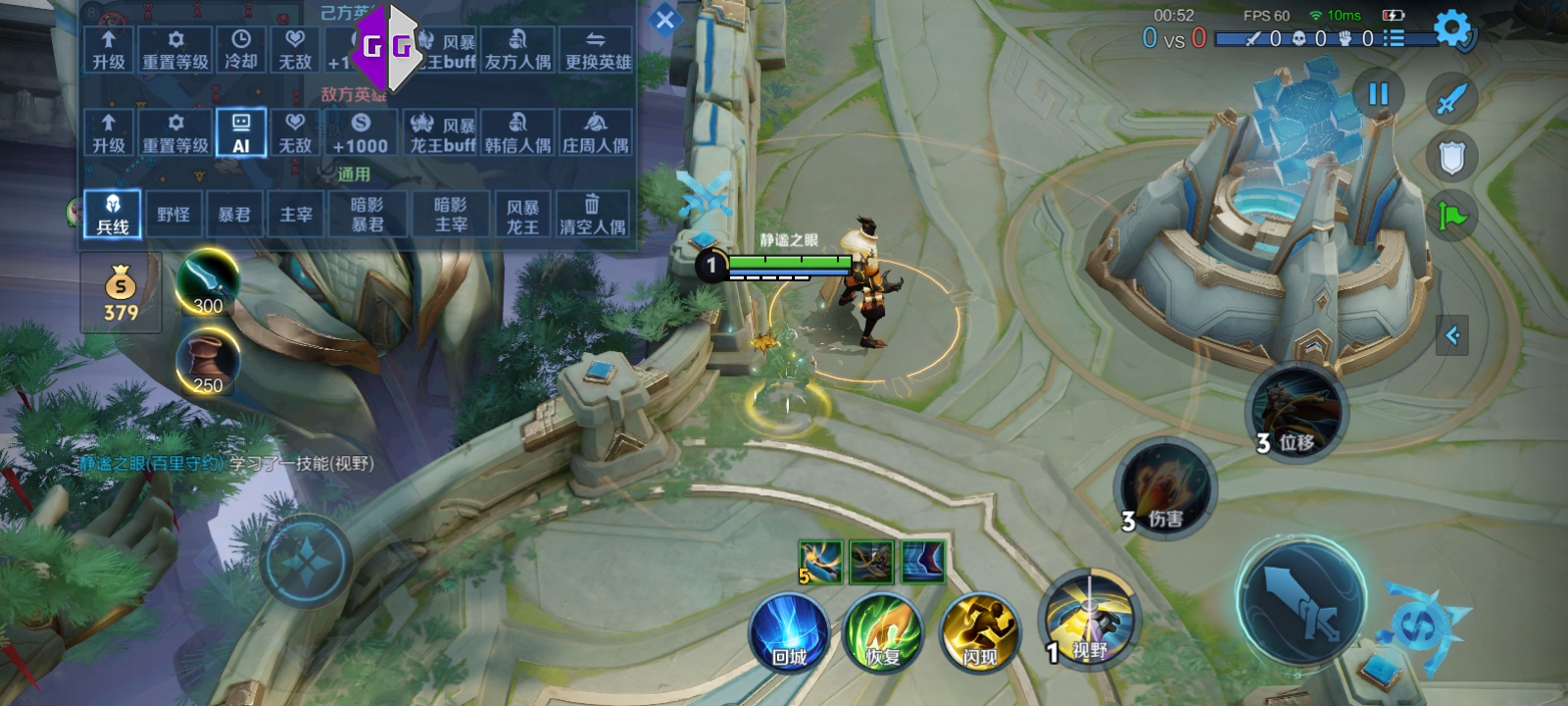Select the 清空人偶 clear dummies button
The width and height of the screenshot is (1568, 706).
point(592,215)
